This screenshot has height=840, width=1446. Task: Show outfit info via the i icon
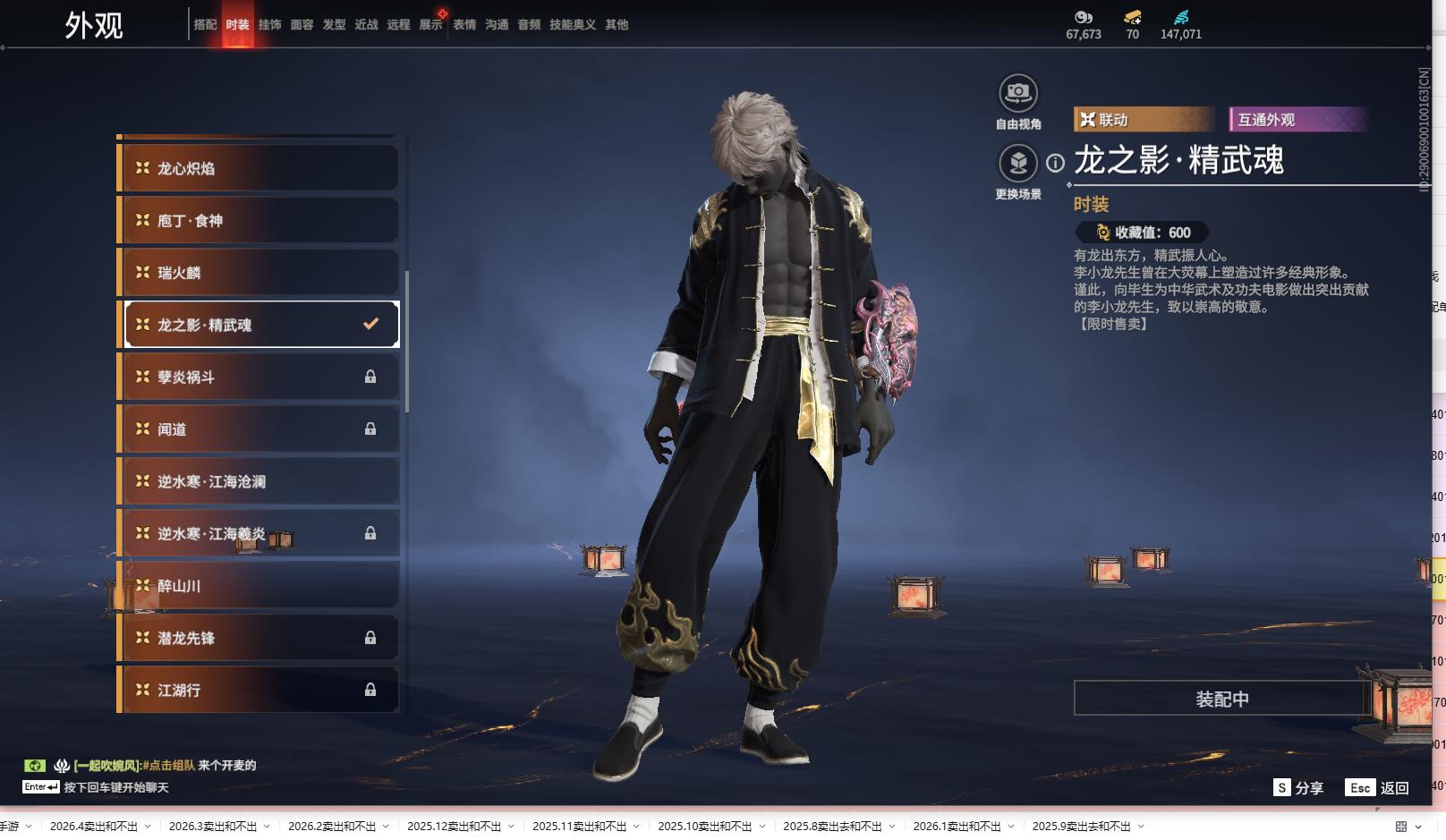pyautogui.click(x=1056, y=163)
